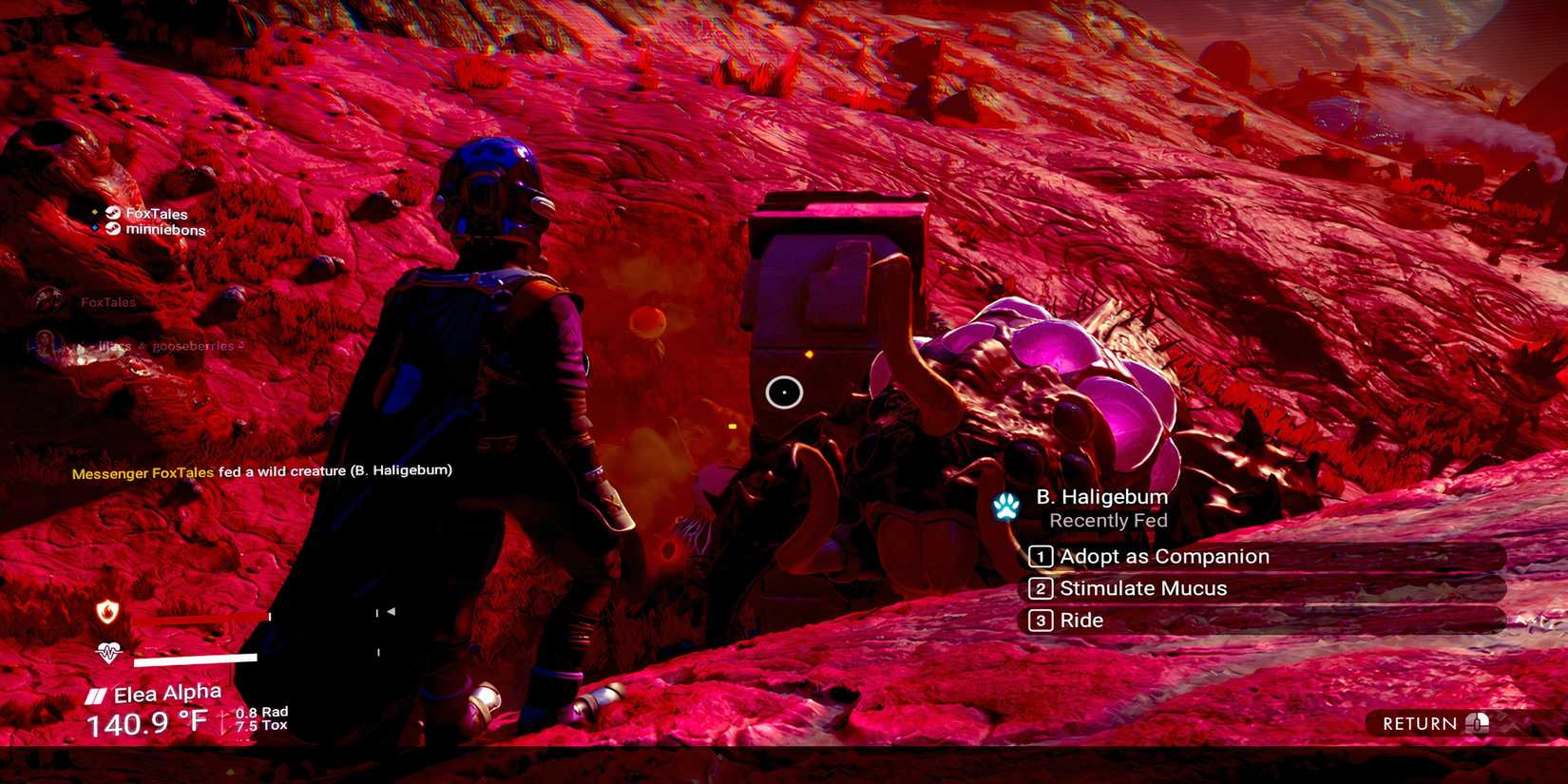The width and height of the screenshot is (1568, 784).
Task: Select the hazard protection flame shield icon
Action: [107, 614]
